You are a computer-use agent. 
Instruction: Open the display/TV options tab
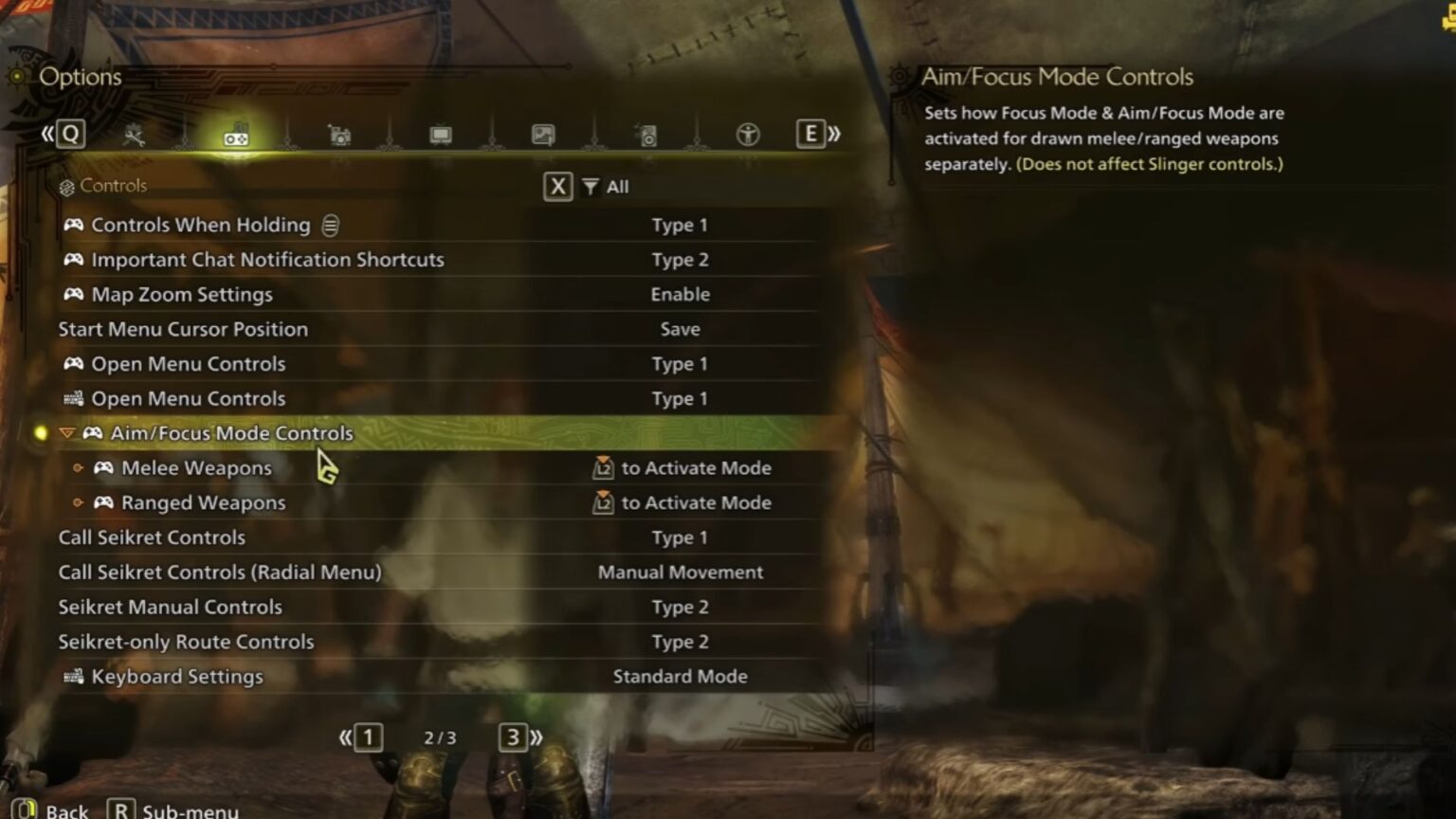tap(440, 134)
